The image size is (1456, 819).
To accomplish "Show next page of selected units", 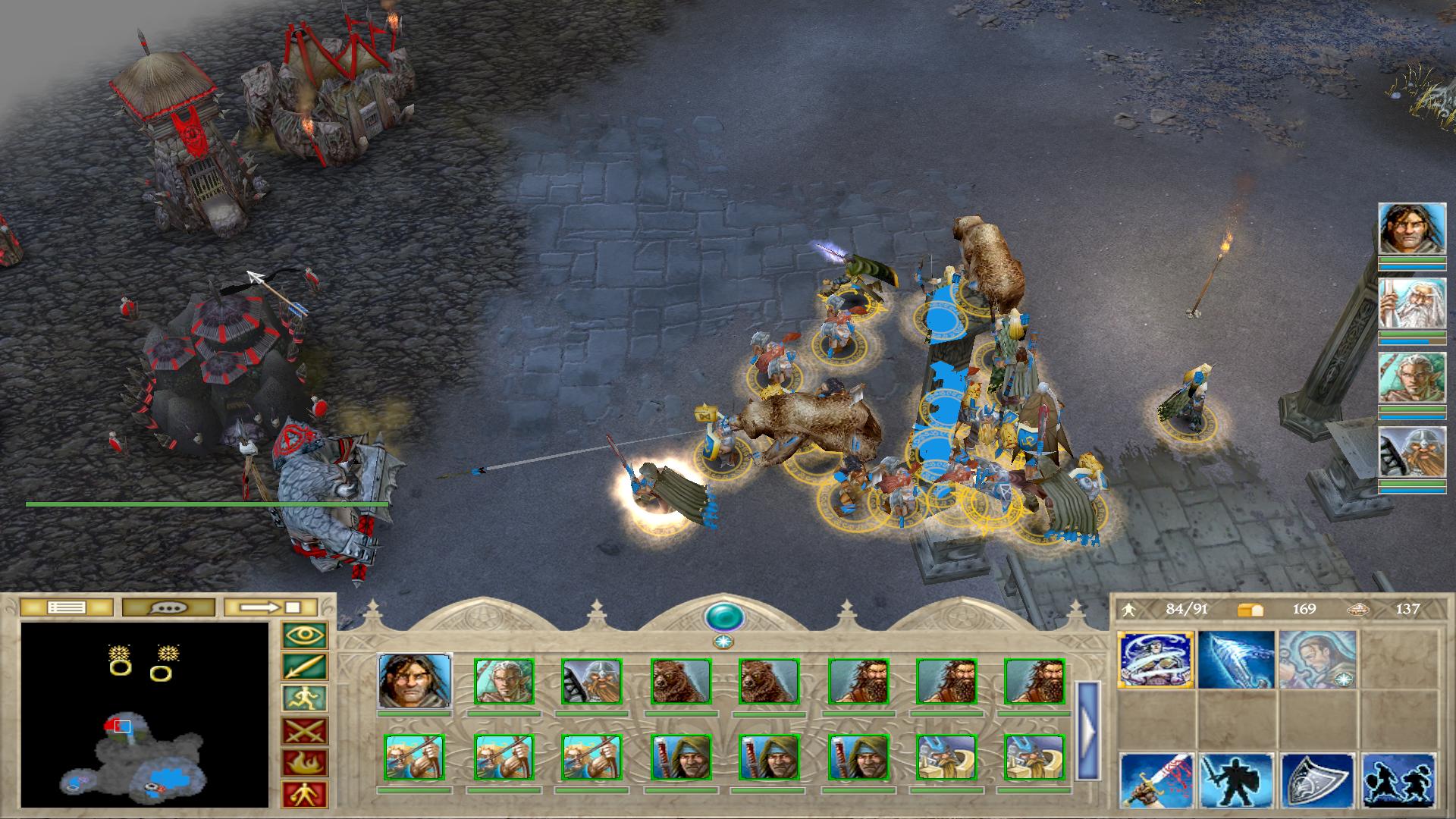I will pyautogui.click(x=1087, y=730).
